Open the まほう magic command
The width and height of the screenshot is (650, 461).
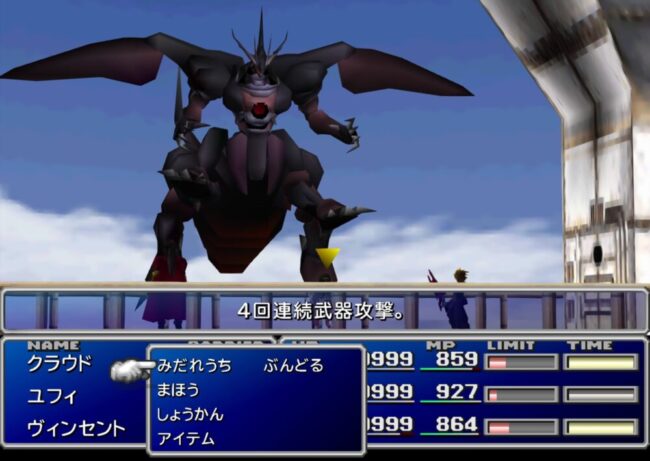pyautogui.click(x=178, y=390)
